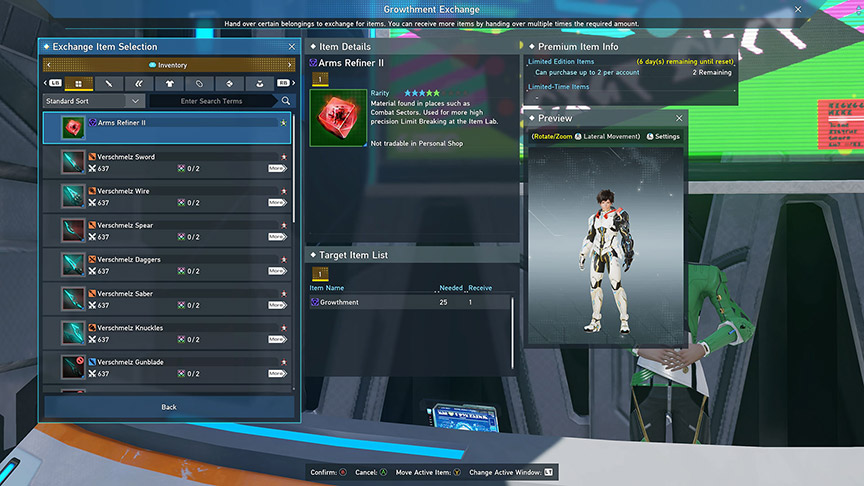Select Verschmelz Wire in the list
Image resolution: width=864 pixels, height=486 pixels.
tap(172, 196)
